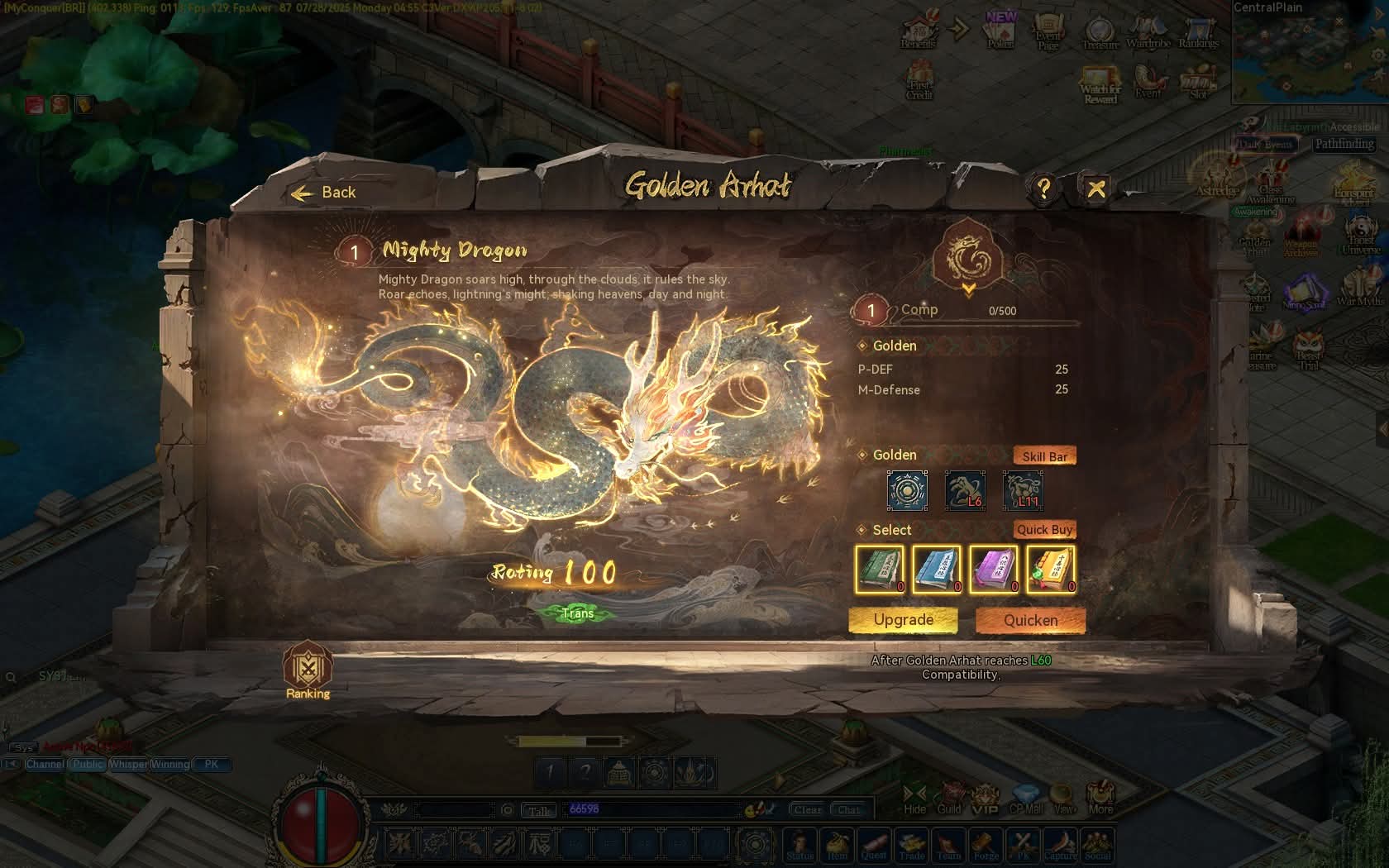Click the green Trans button
Viewport: 1389px width, 868px height.
point(577,613)
